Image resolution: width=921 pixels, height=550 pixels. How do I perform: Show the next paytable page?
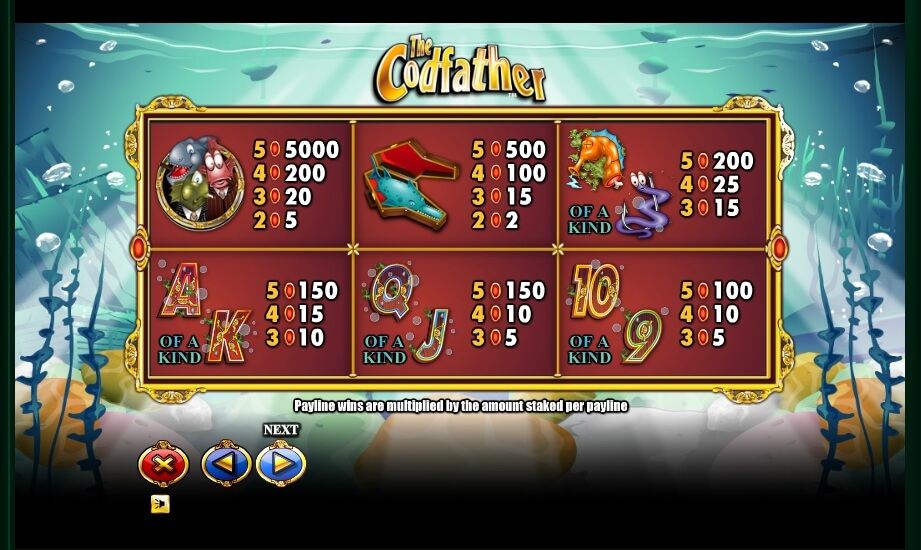[x=281, y=465]
